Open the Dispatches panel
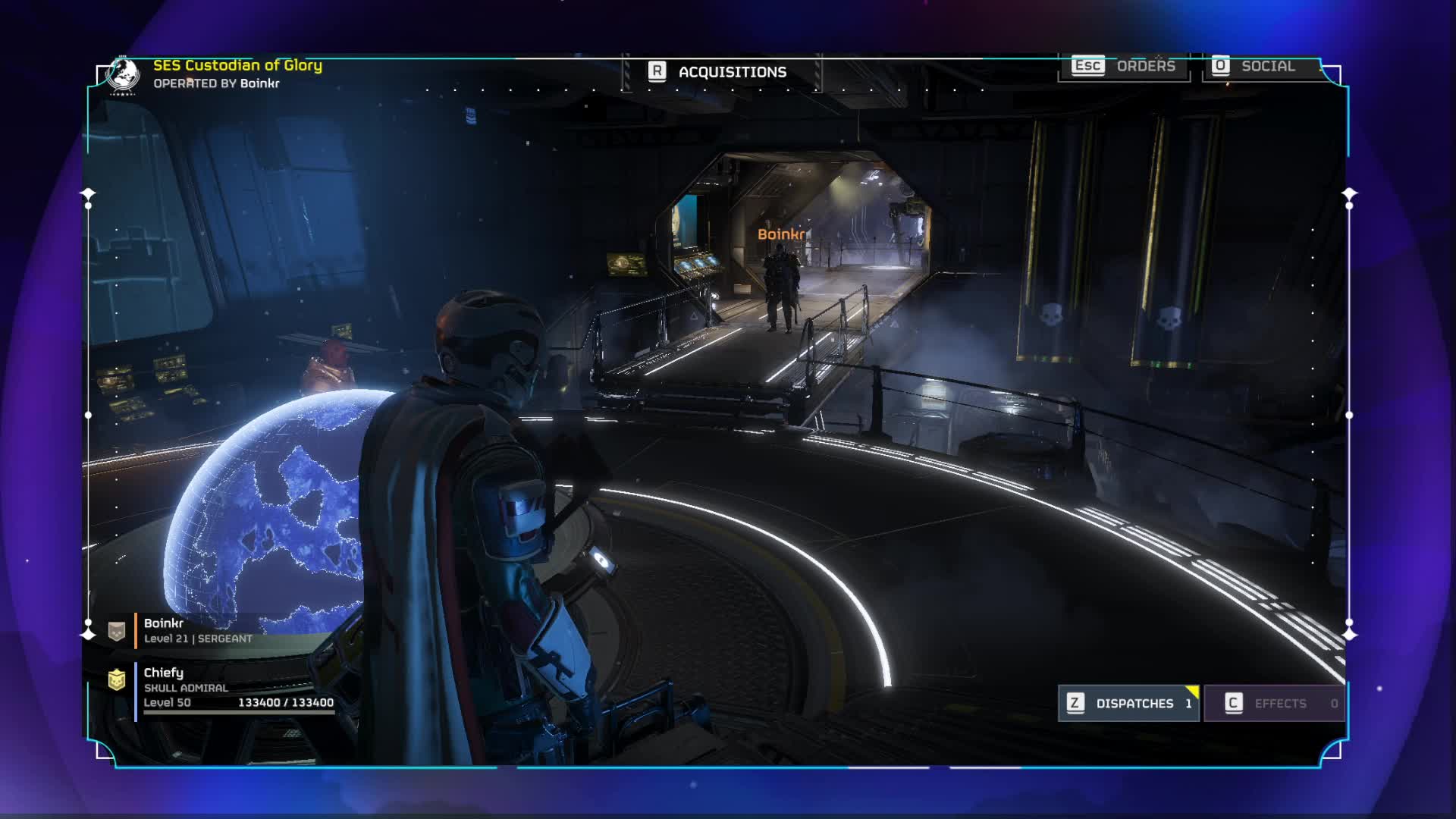The image size is (1456, 819). pyautogui.click(x=1128, y=703)
